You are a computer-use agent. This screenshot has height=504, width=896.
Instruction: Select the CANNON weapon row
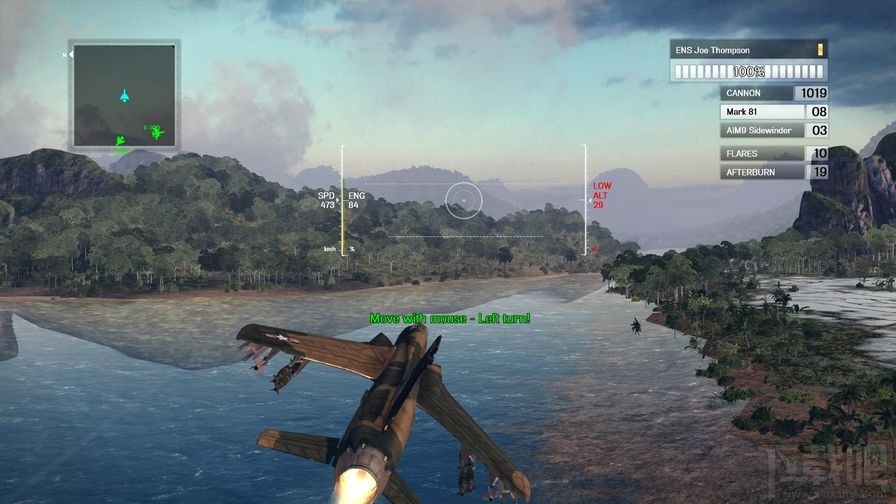pyautogui.click(x=773, y=93)
